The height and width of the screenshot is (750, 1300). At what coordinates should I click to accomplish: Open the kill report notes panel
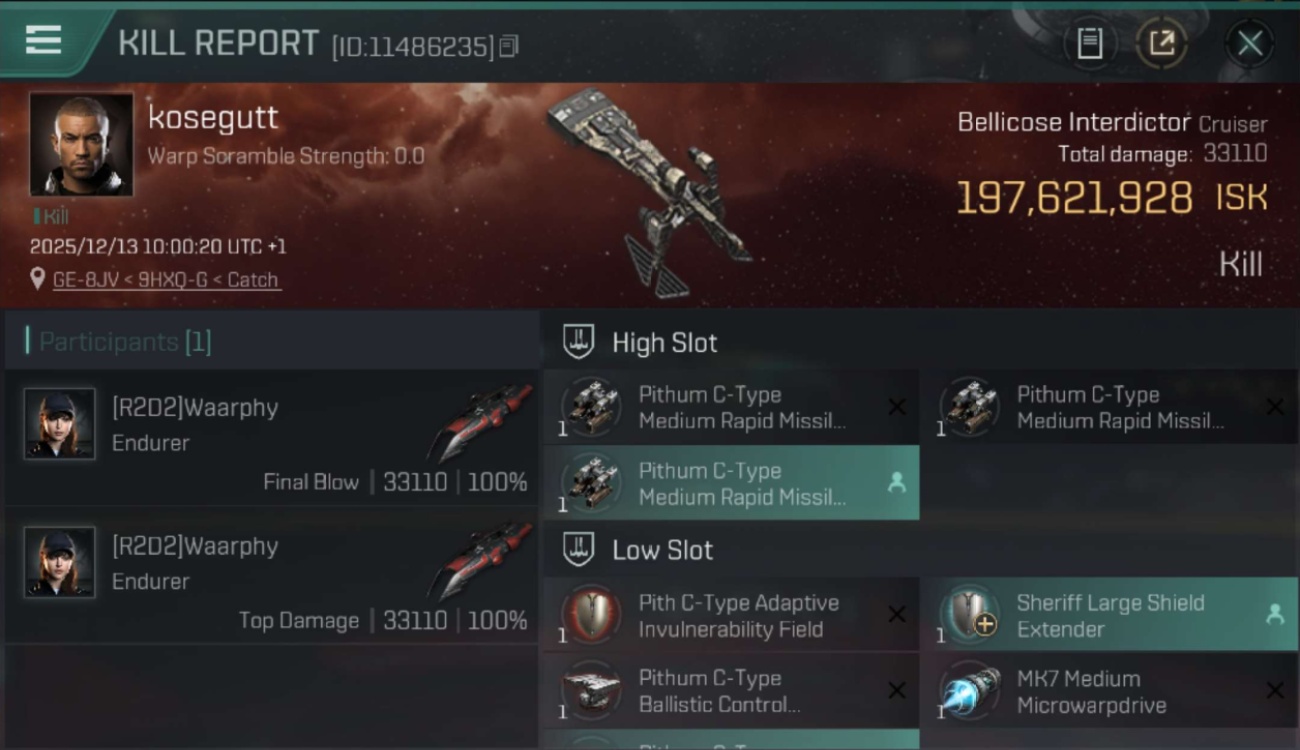(x=1090, y=42)
